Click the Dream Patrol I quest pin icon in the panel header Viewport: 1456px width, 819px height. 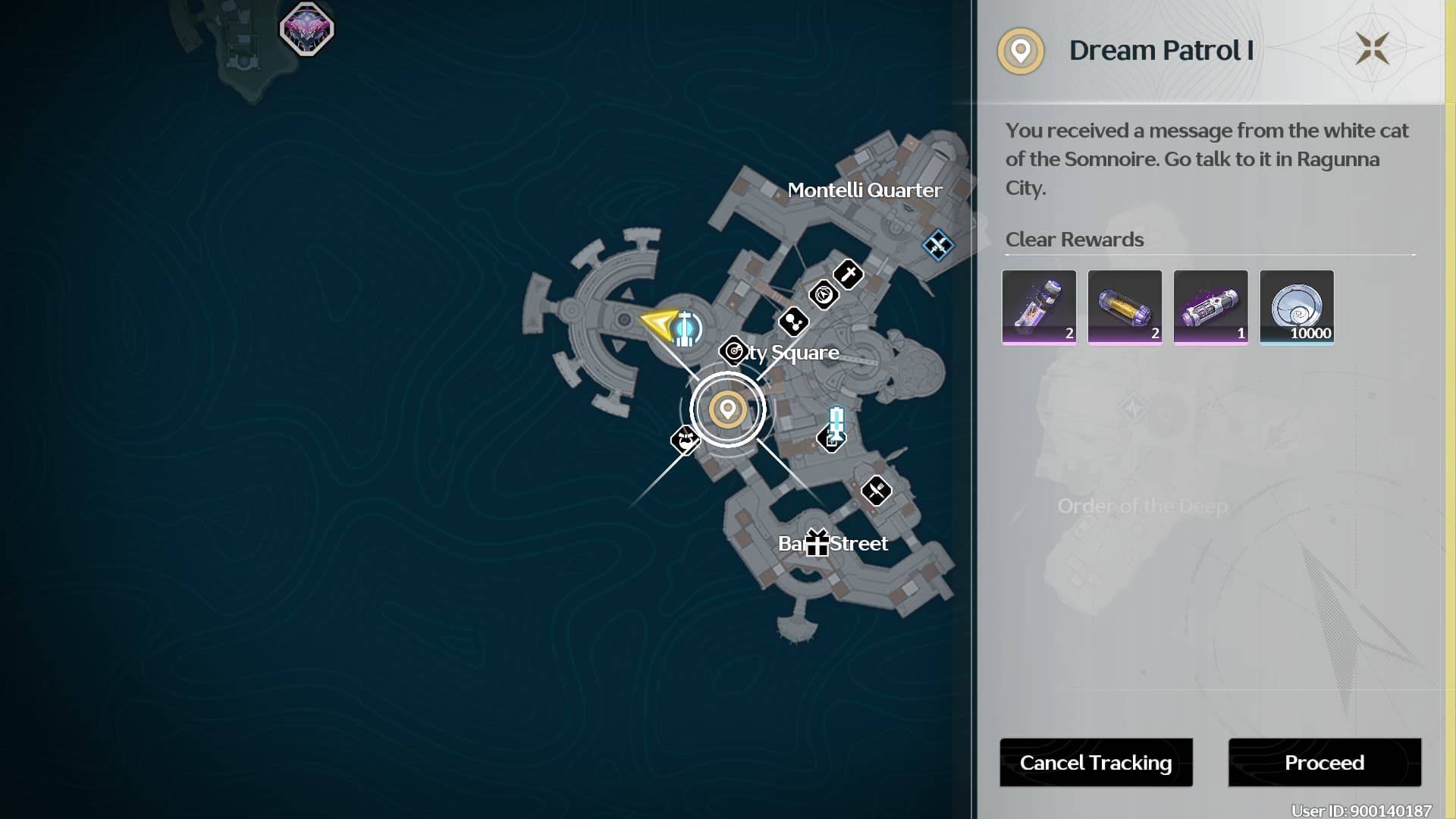[x=1021, y=51]
